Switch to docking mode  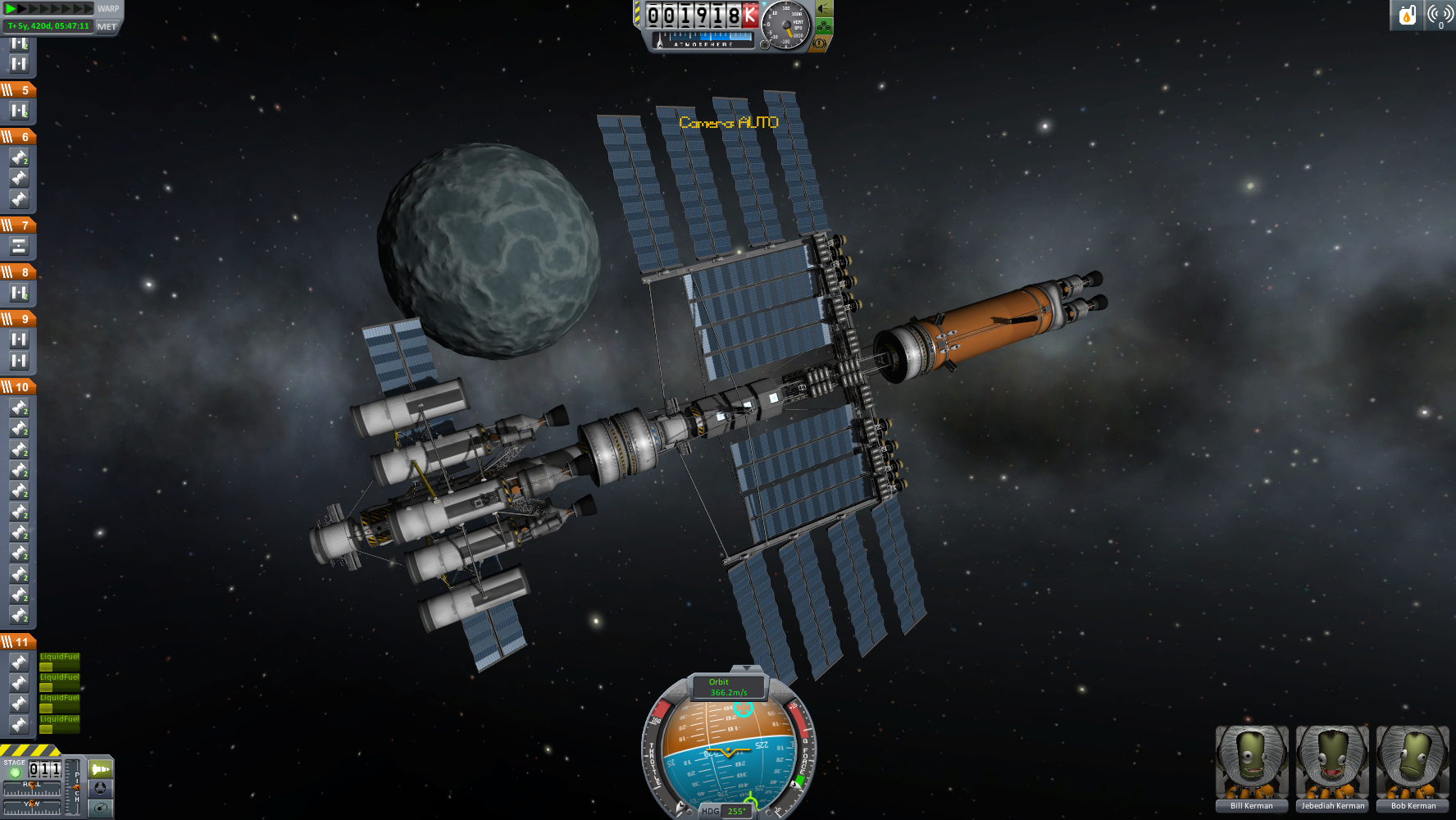pyautogui.click(x=100, y=789)
